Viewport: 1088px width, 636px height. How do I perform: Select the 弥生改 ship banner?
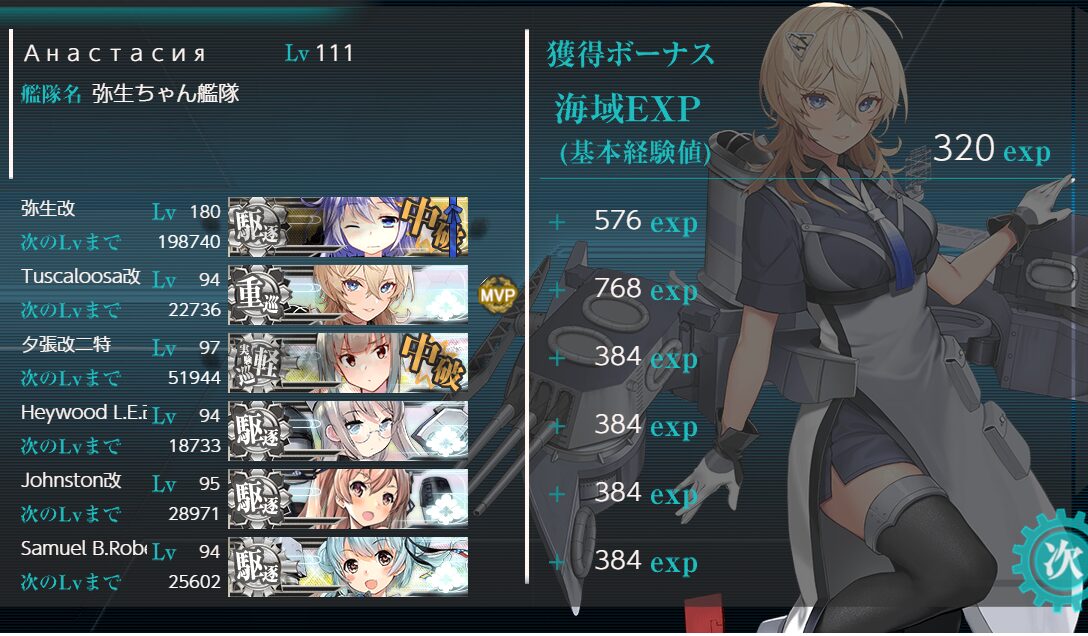348,226
